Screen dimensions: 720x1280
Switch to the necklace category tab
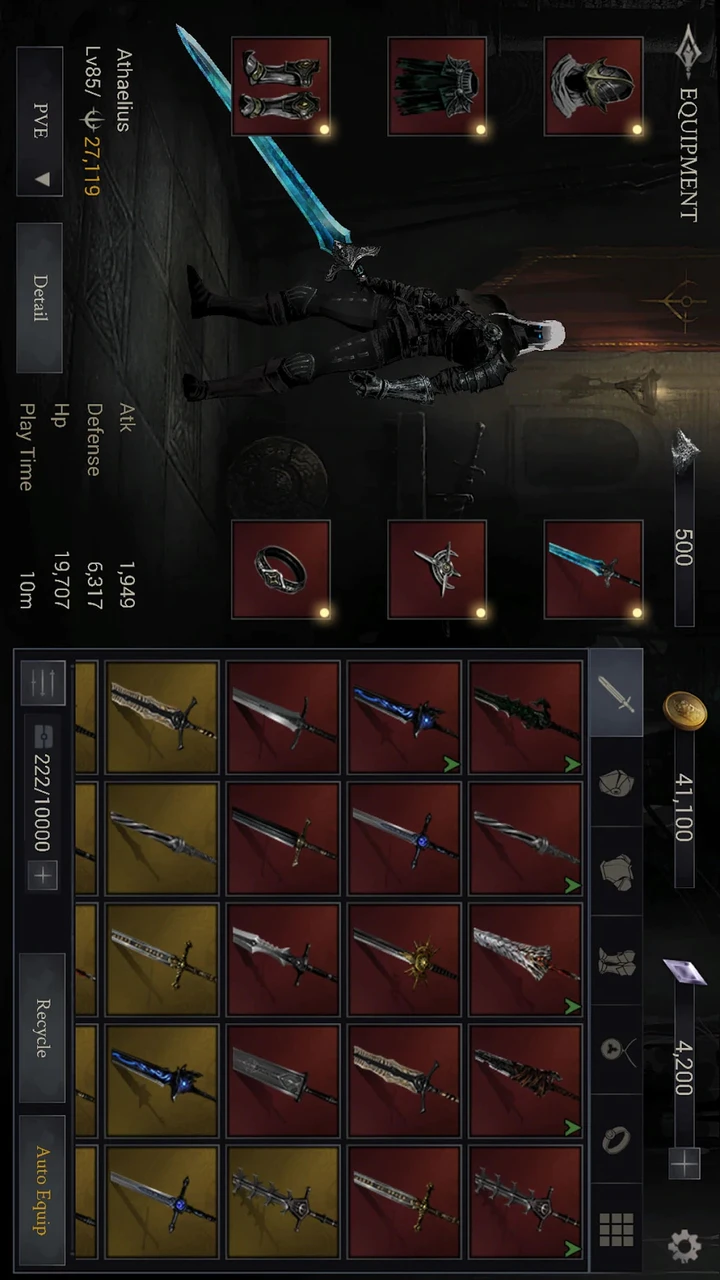pos(615,1049)
